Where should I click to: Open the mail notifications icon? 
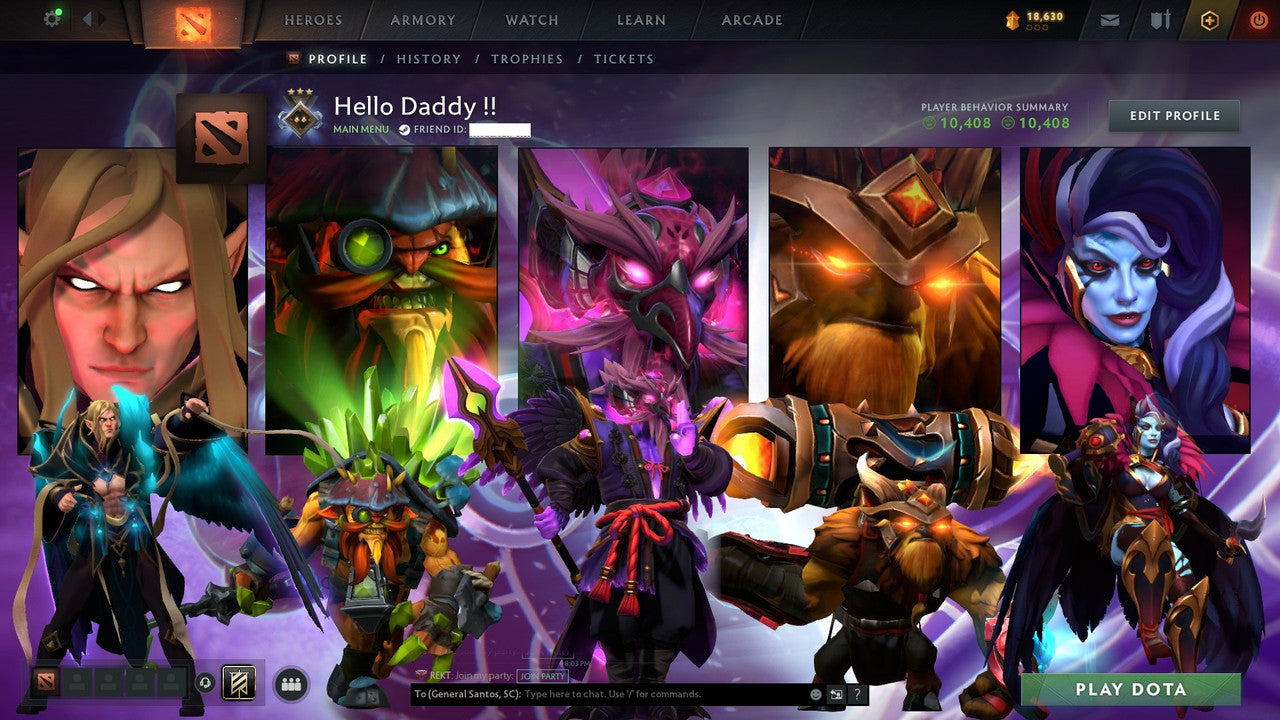pyautogui.click(x=1110, y=19)
